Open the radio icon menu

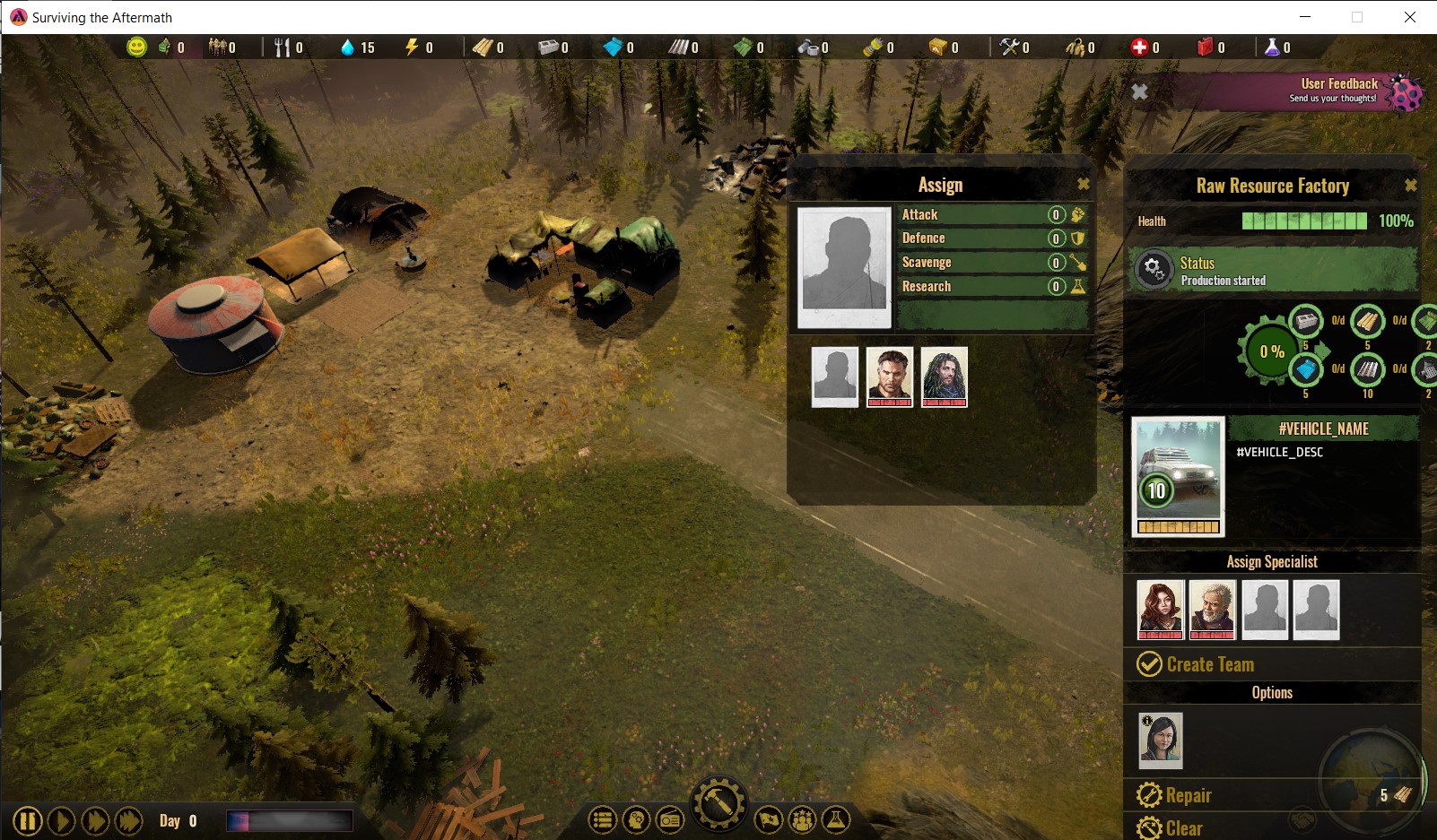669,819
